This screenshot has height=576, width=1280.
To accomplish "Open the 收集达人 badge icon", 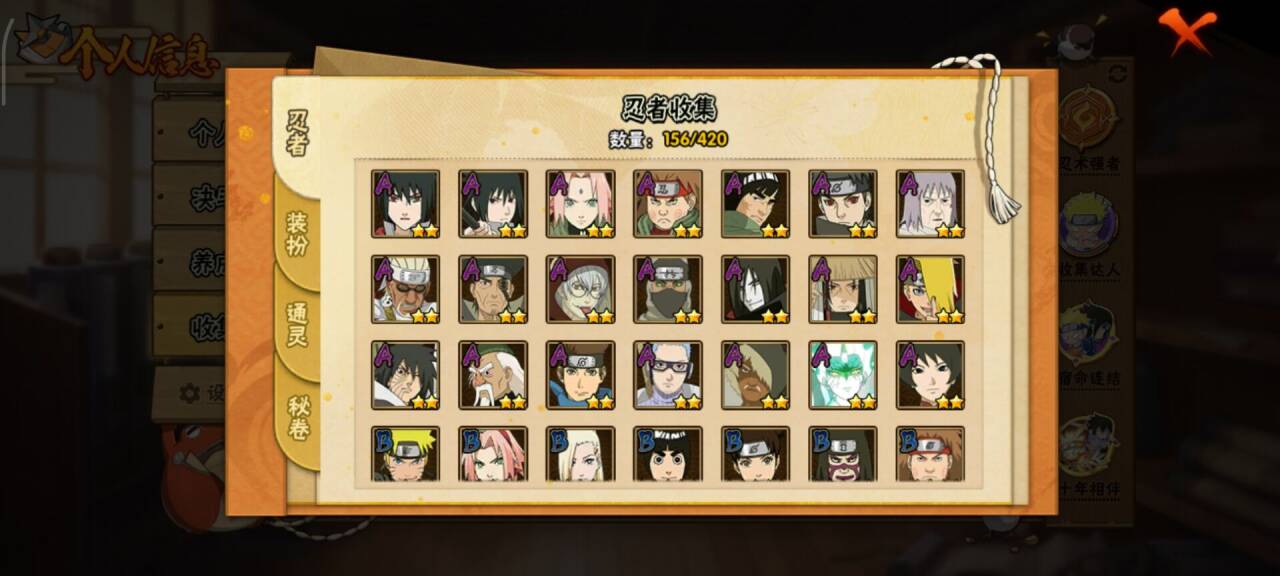I will click(1089, 230).
